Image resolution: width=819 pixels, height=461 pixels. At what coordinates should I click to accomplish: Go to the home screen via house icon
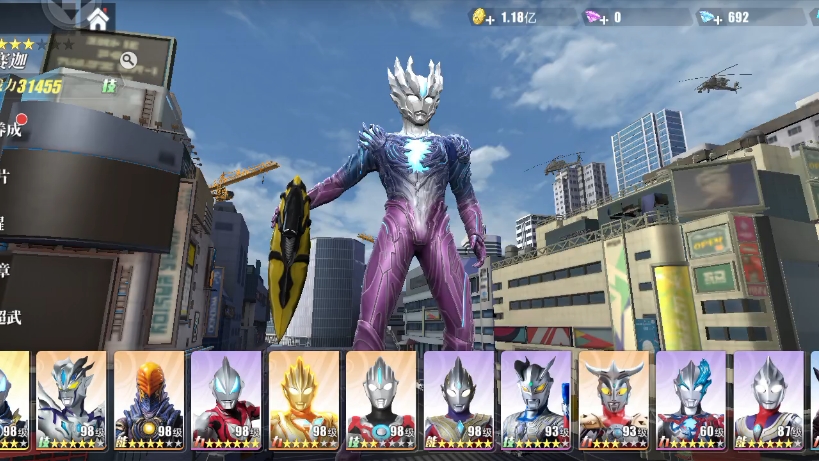(x=98, y=18)
